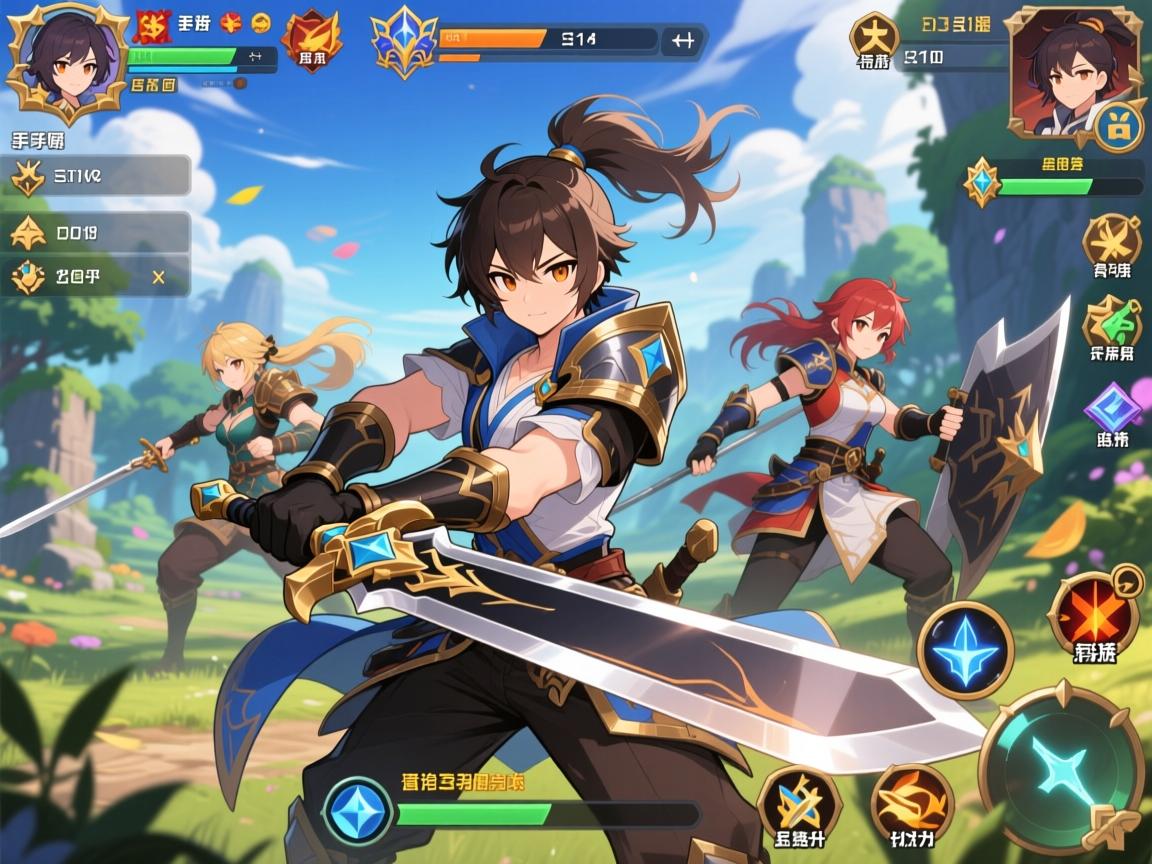Image resolution: width=1152 pixels, height=864 pixels.
Task: Open the green leaf menu icon
Action: [x=1111, y=322]
